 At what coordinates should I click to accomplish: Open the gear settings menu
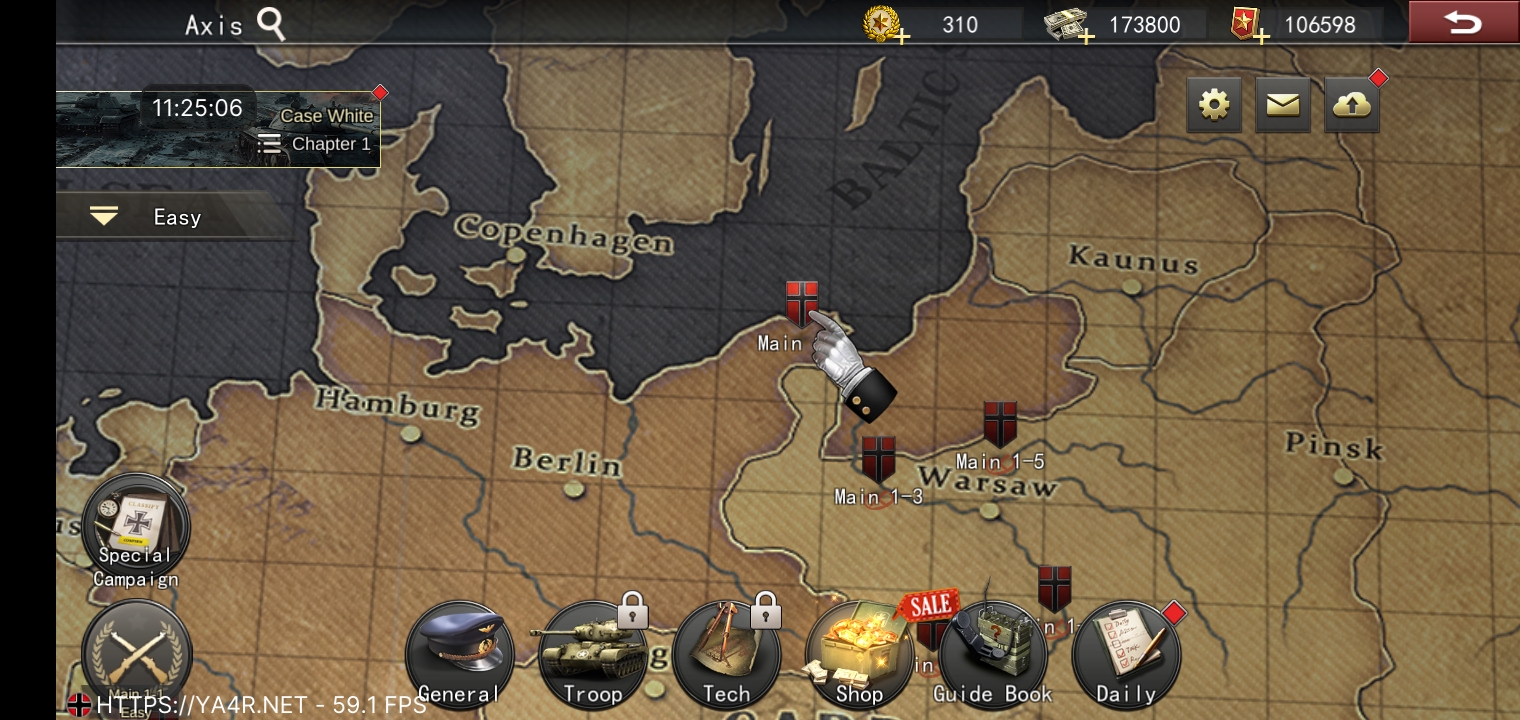(1214, 104)
